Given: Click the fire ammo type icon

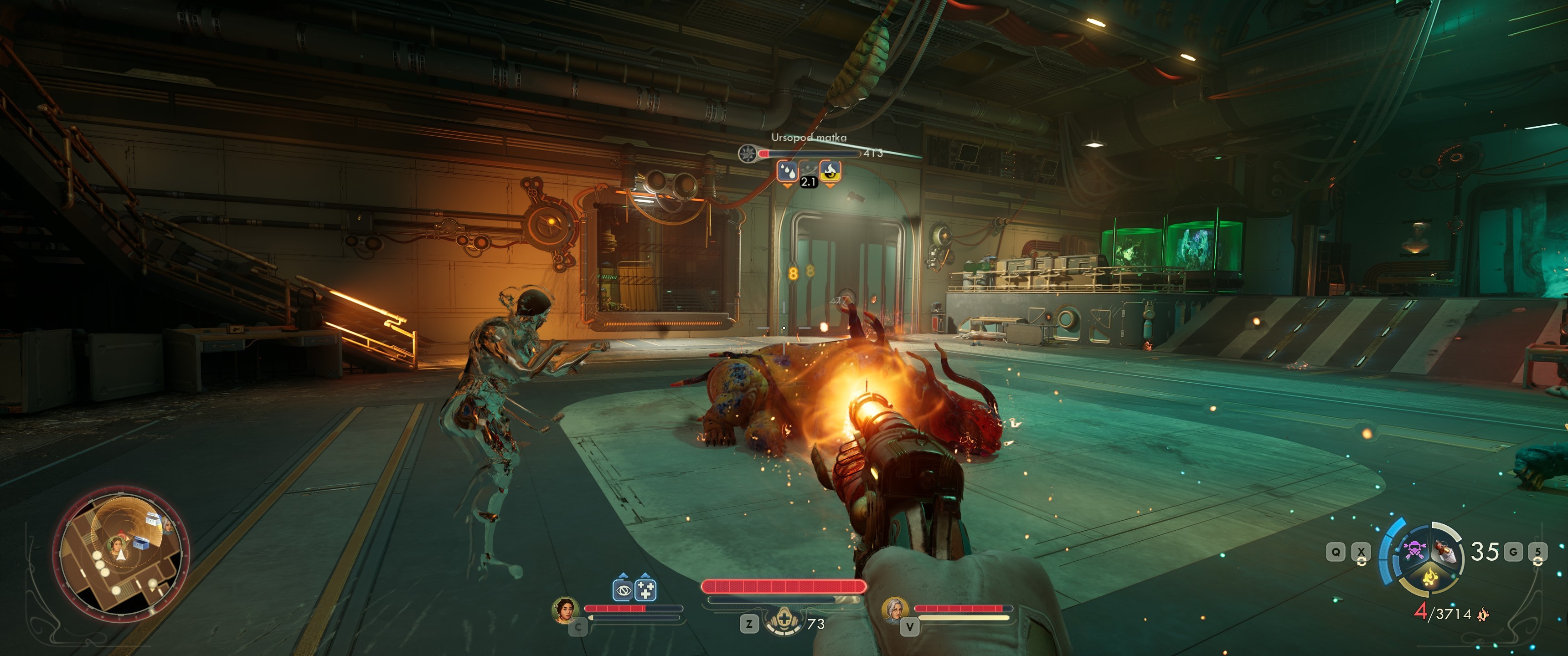Looking at the screenshot, I should [1483, 614].
